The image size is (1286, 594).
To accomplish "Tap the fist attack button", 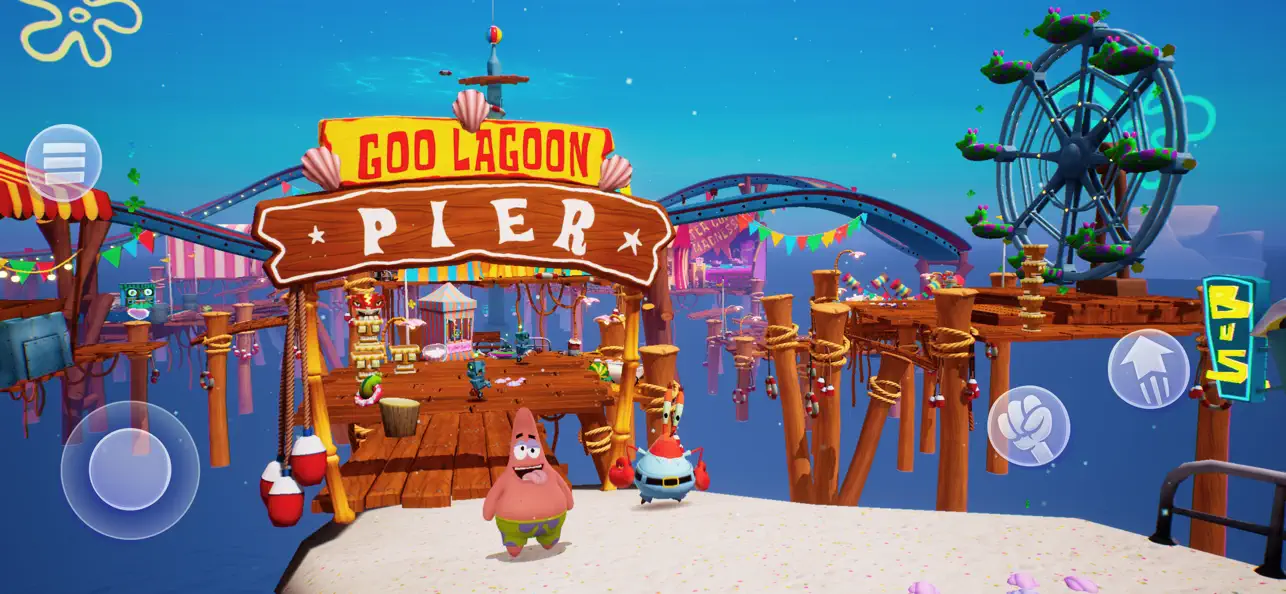I will tap(1028, 425).
